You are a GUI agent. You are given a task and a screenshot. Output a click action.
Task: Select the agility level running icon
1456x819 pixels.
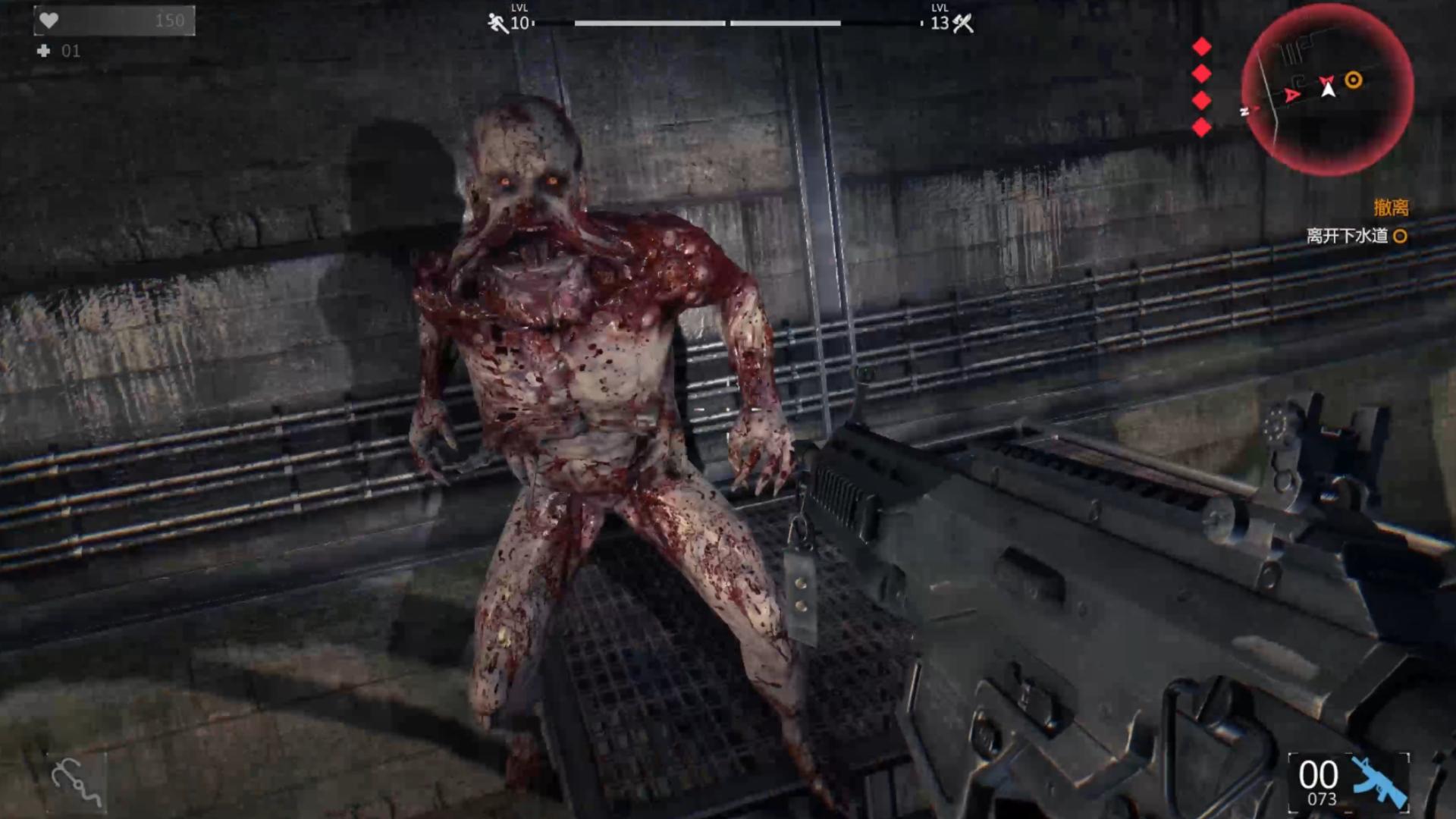497,23
